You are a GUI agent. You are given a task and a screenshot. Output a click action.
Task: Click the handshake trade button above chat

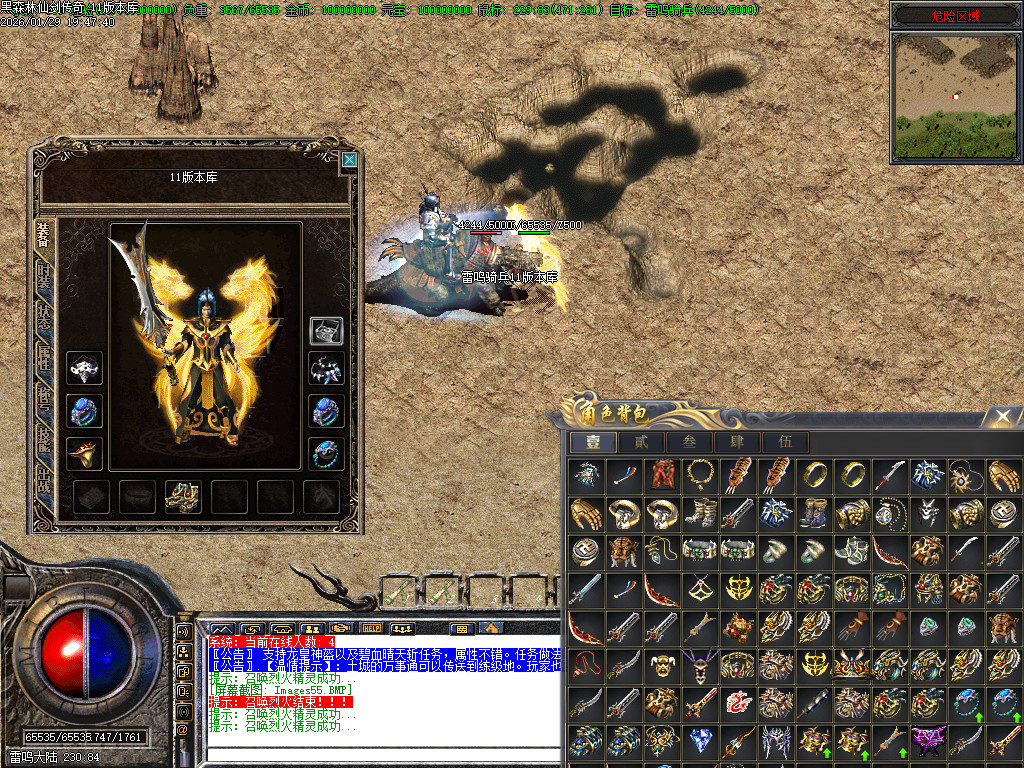coord(342,628)
